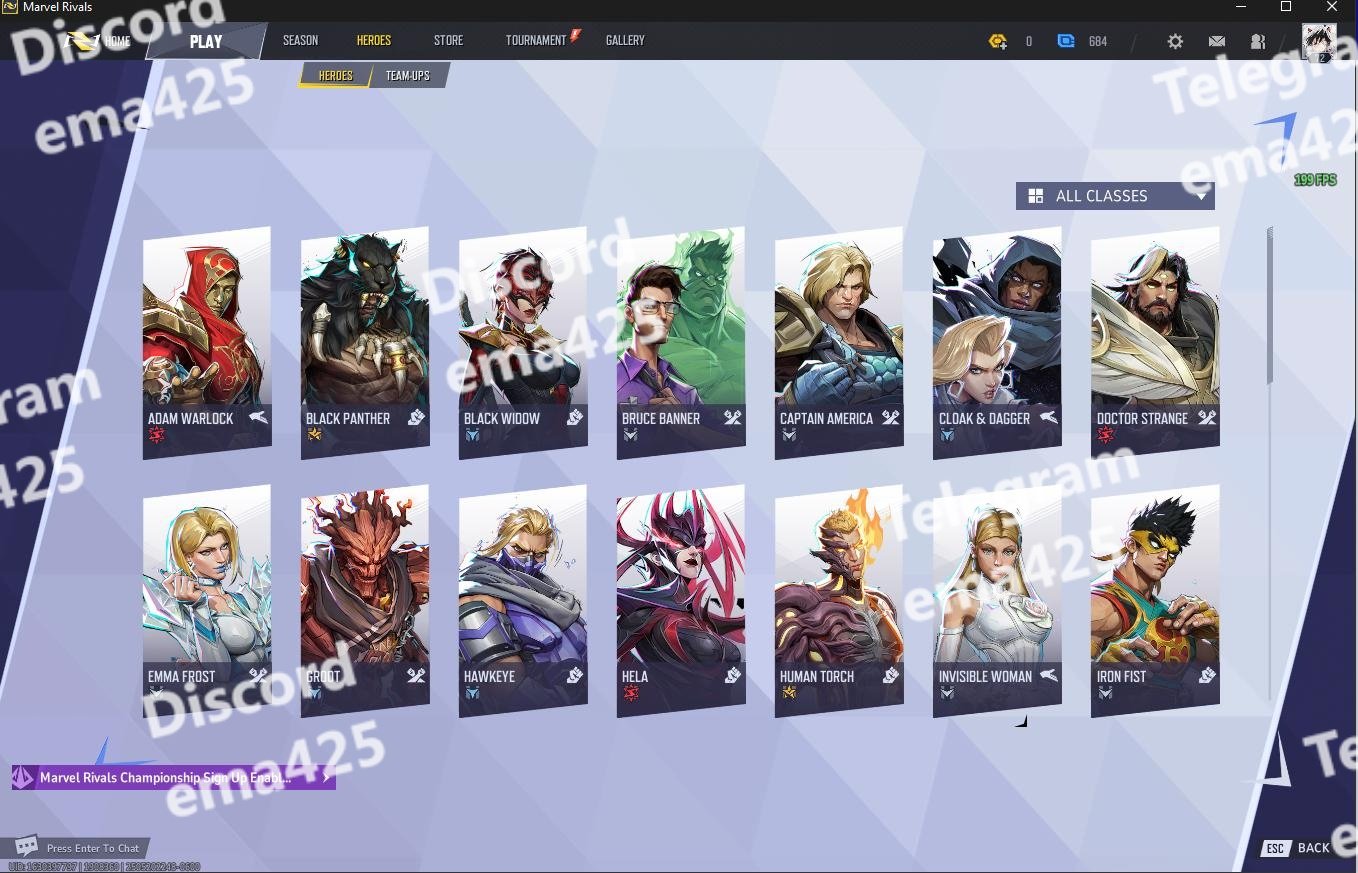Select the Adam Warlock hero card

tap(206, 340)
